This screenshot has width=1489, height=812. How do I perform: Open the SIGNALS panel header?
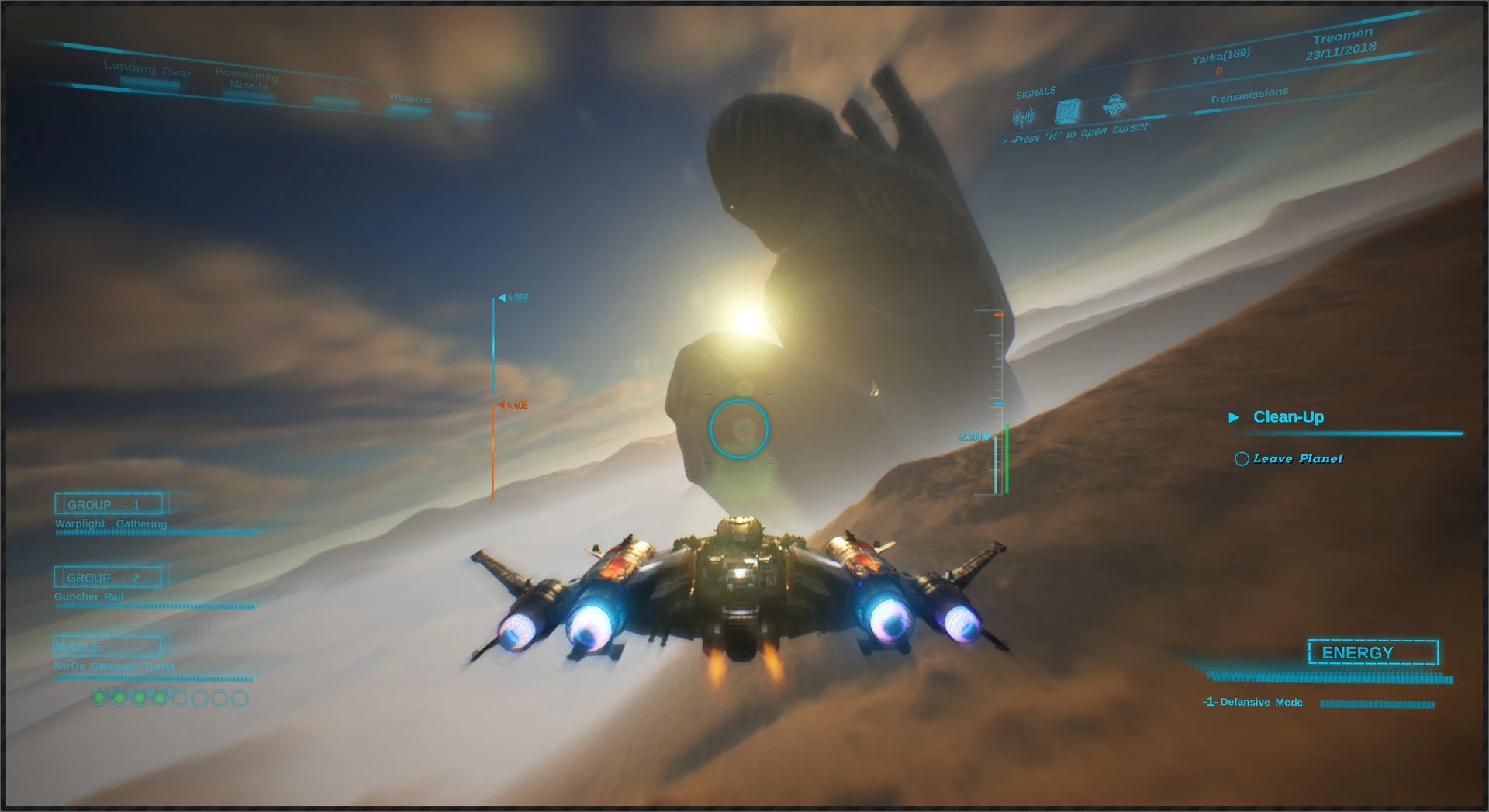coord(1036,91)
